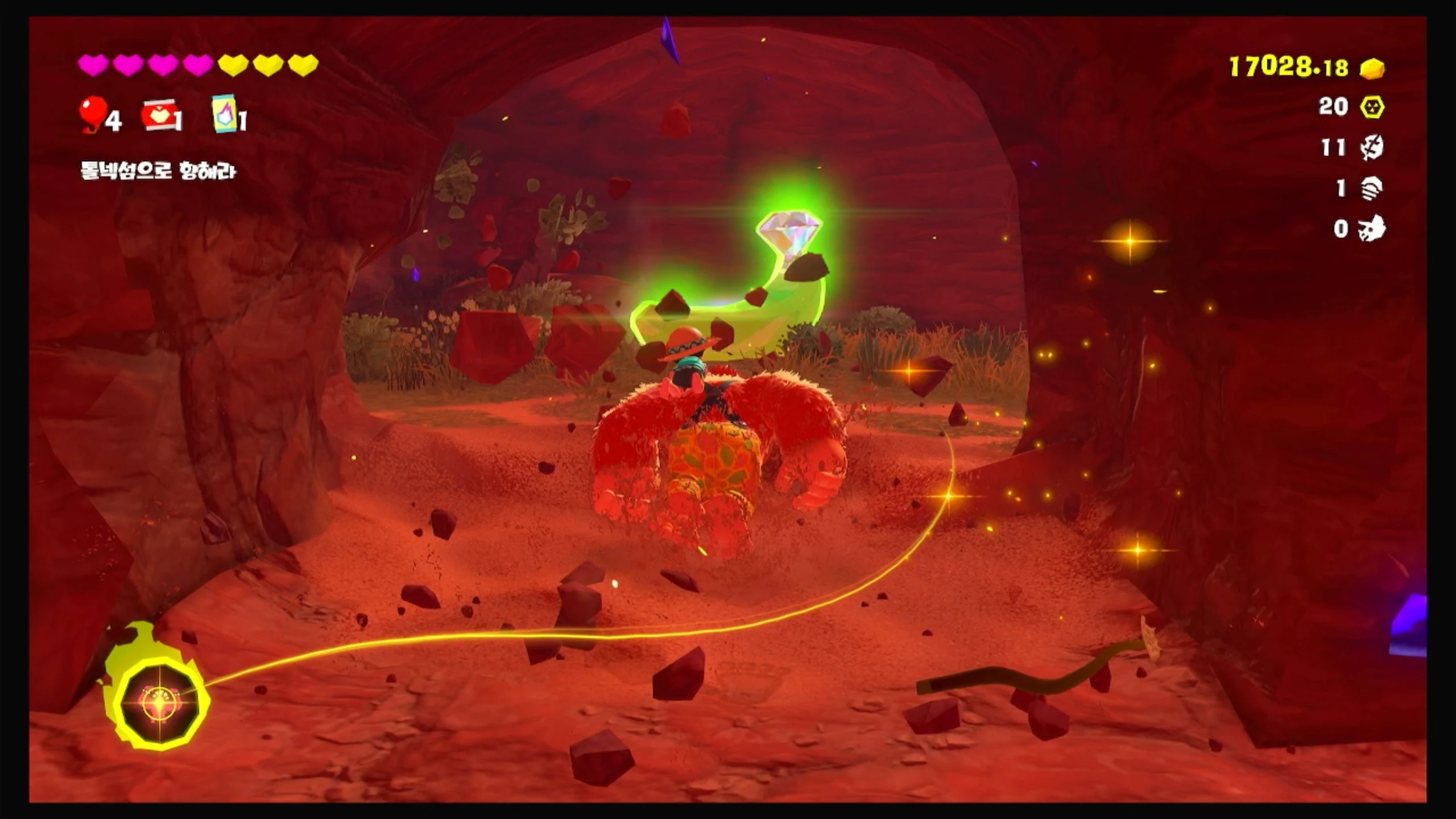The width and height of the screenshot is (1456, 819).
Task: Click the leaf fossil icon
Action: [x=1372, y=148]
